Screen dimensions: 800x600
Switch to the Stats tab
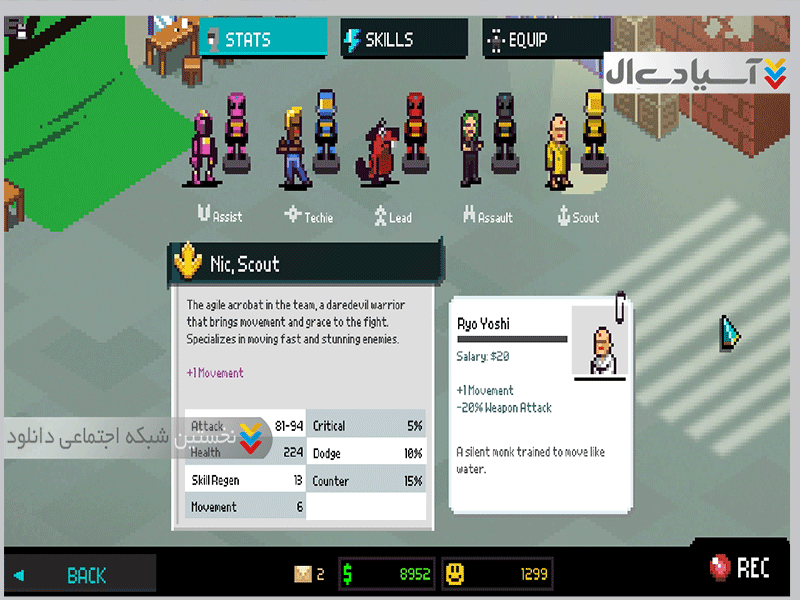click(x=262, y=40)
